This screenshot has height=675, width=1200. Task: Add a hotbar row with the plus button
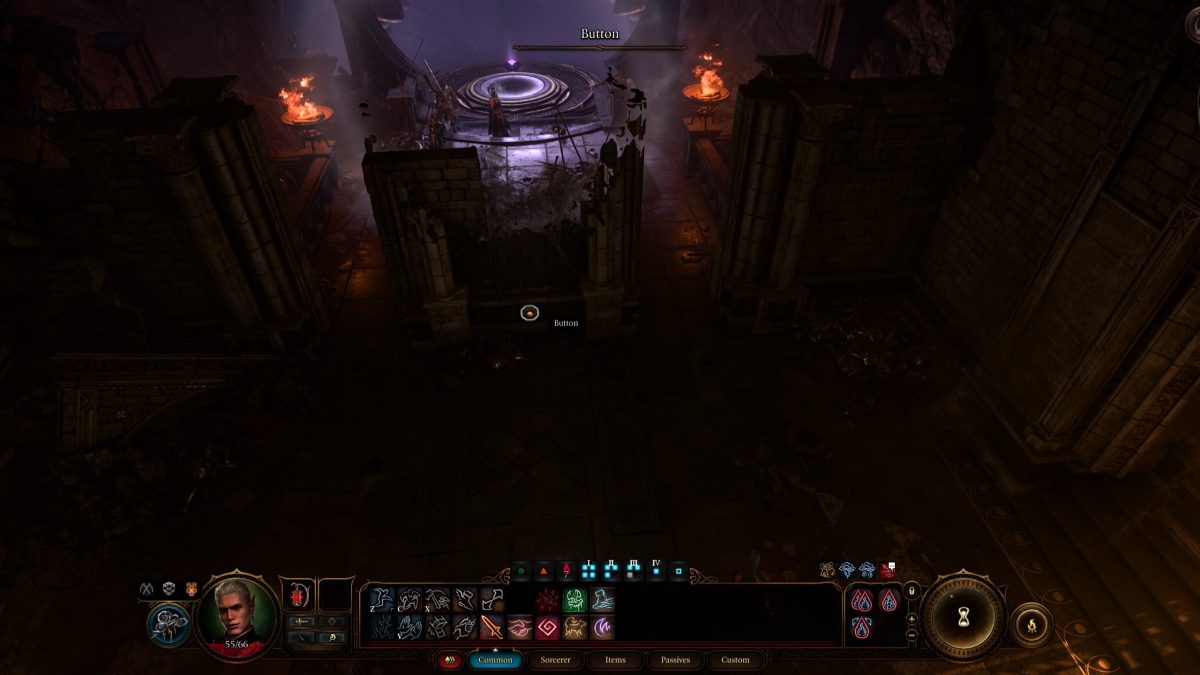click(911, 619)
